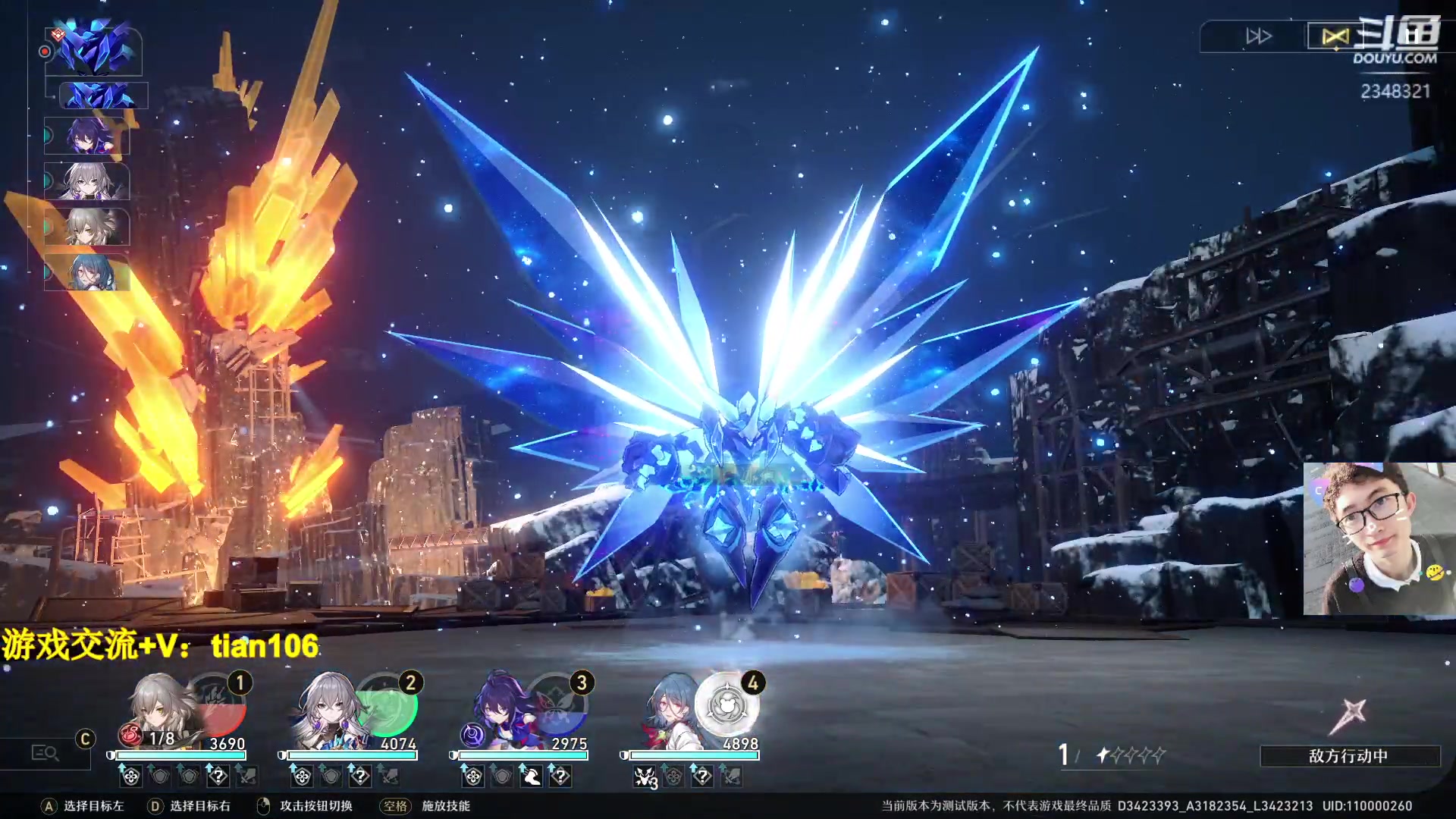Select Trailblazer's card in the turn order
Screen dimensions: 1456x819
(x=87, y=227)
